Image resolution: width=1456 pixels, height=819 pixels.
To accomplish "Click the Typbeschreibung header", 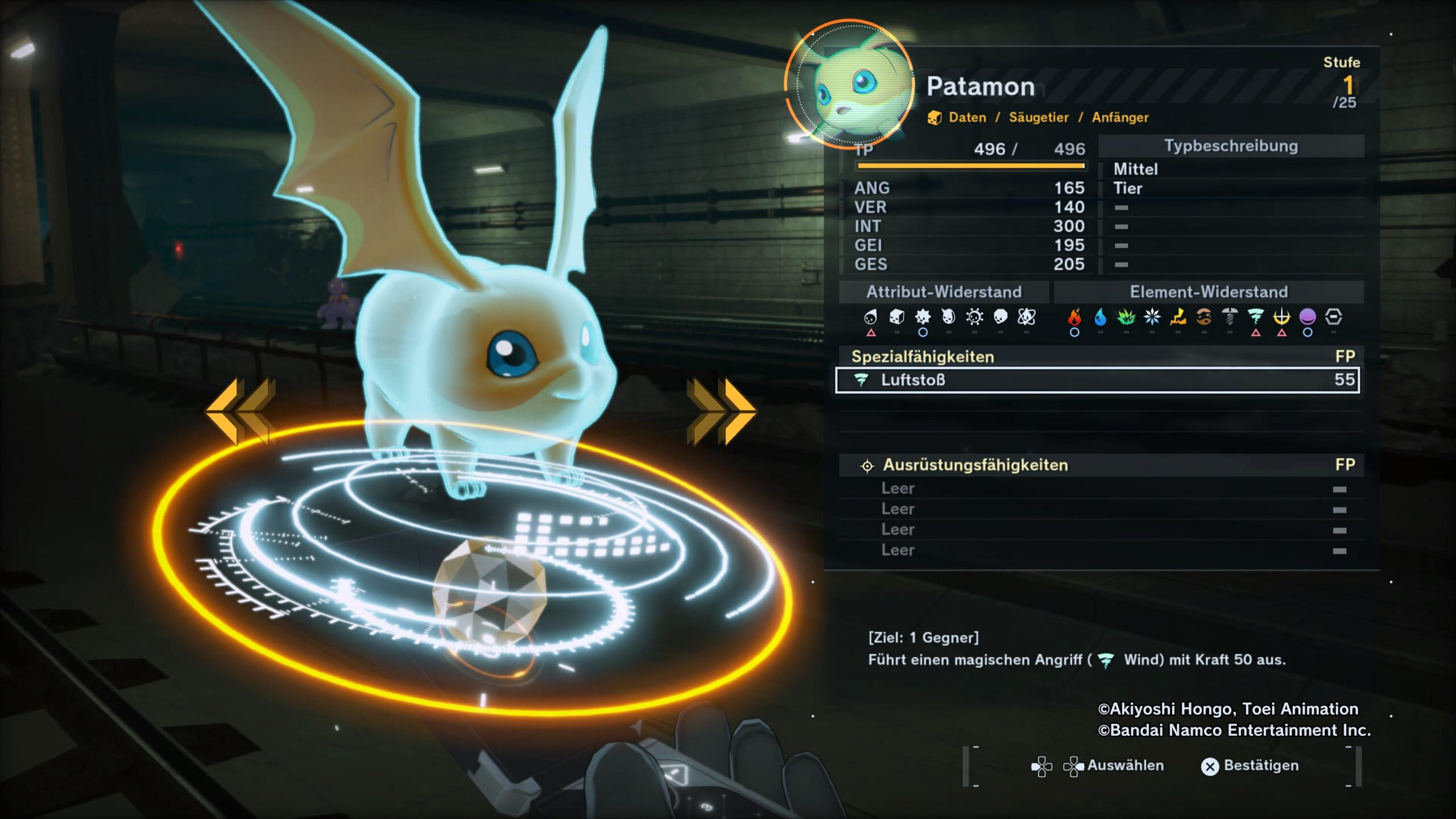I will pyautogui.click(x=1231, y=146).
